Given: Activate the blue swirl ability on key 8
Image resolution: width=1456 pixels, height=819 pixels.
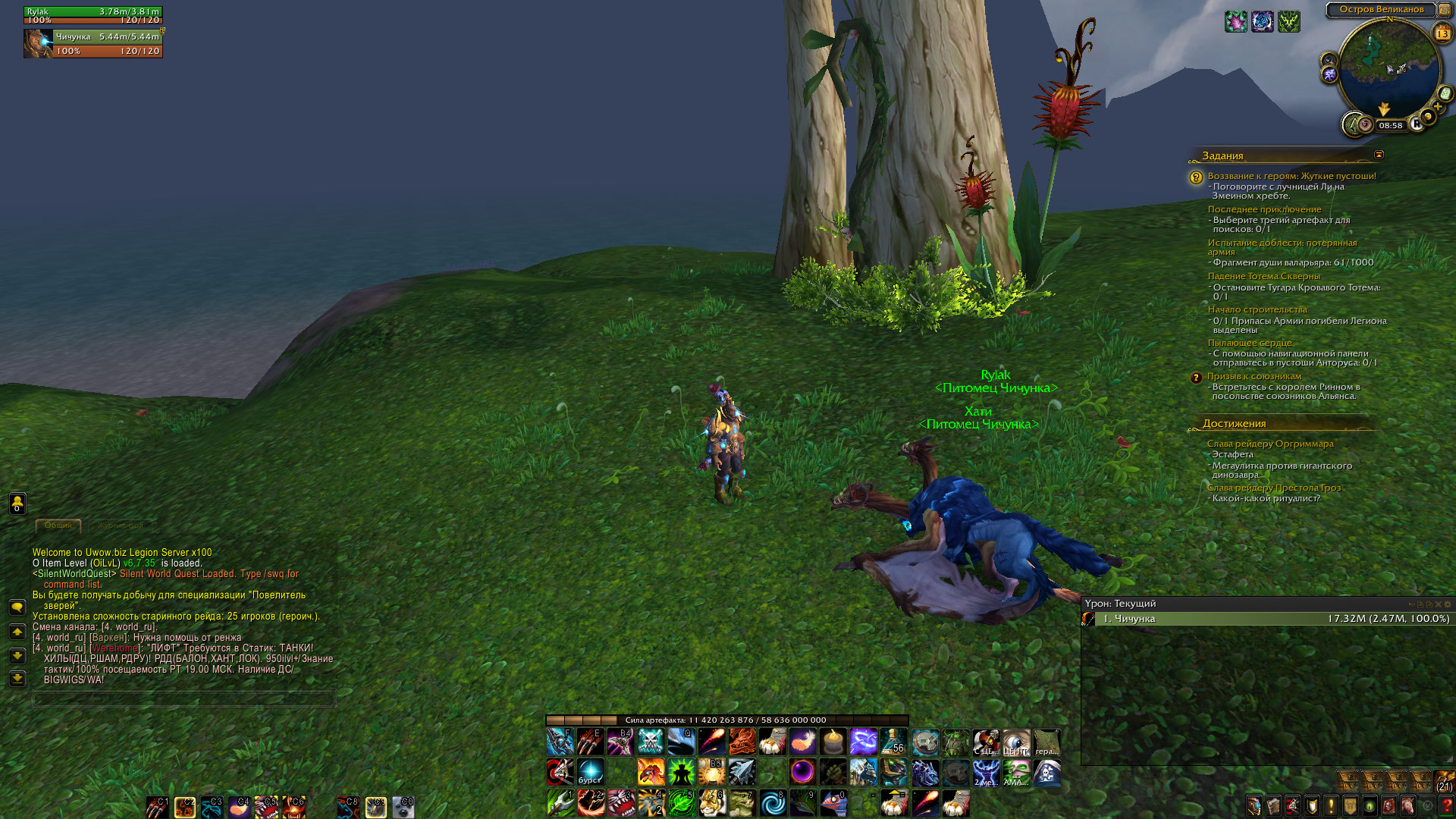Looking at the screenshot, I should (773, 803).
